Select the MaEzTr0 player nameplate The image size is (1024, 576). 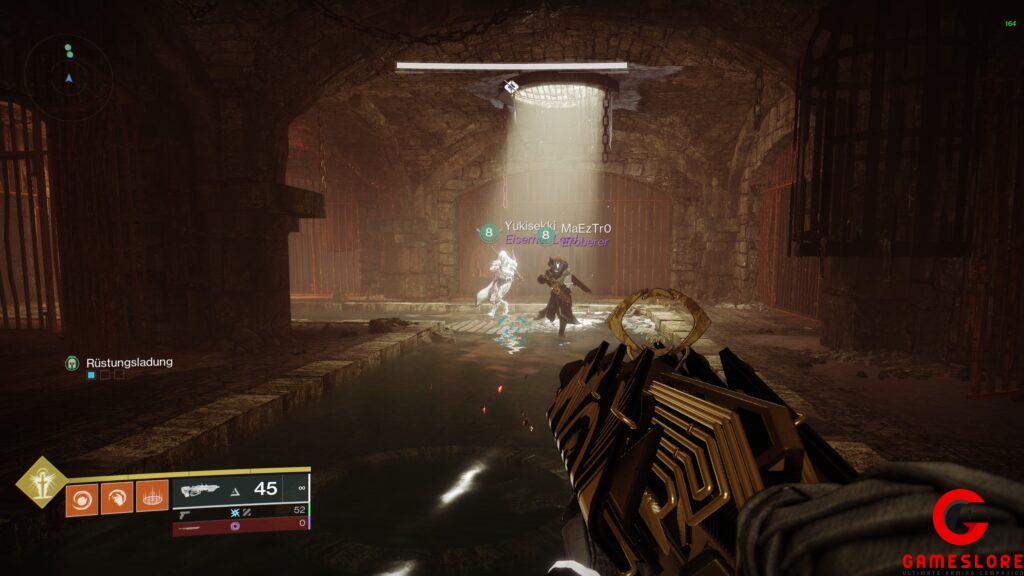coord(585,229)
